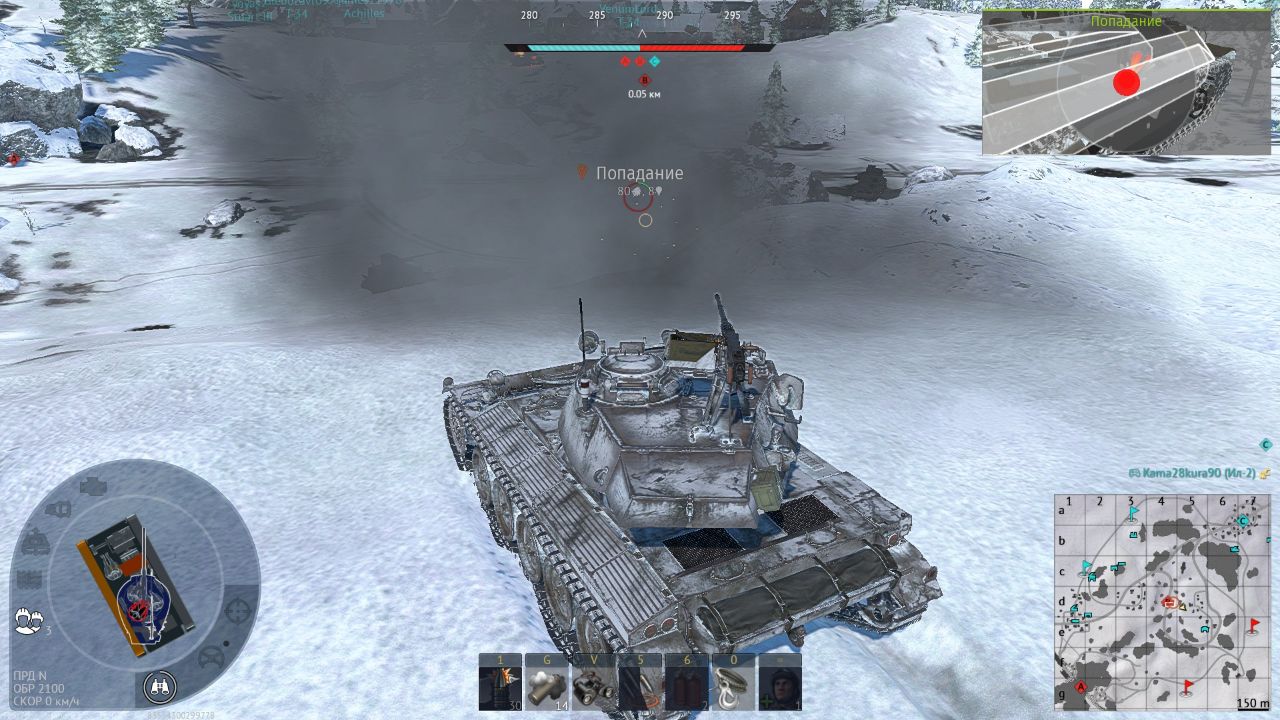Select the gunner sight crosshair icon
This screenshot has width=1280, height=720.
(237, 609)
